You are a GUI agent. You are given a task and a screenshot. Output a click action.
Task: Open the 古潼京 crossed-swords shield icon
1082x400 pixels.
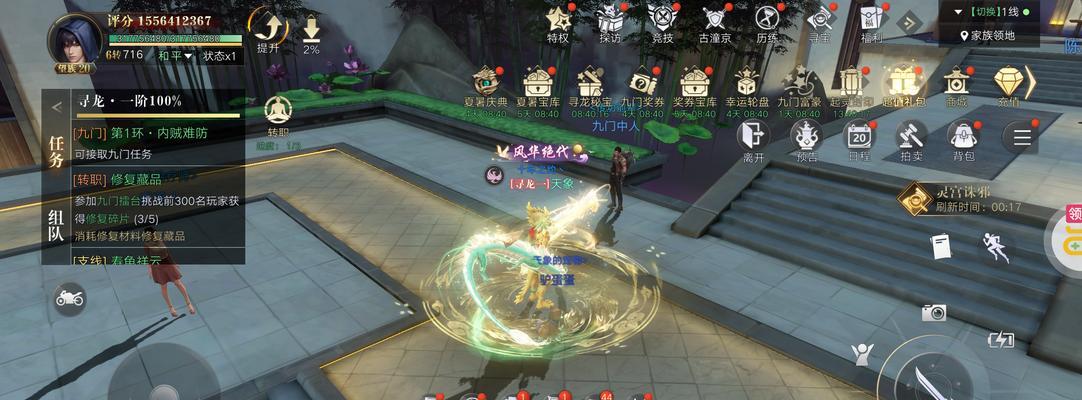coord(714,20)
